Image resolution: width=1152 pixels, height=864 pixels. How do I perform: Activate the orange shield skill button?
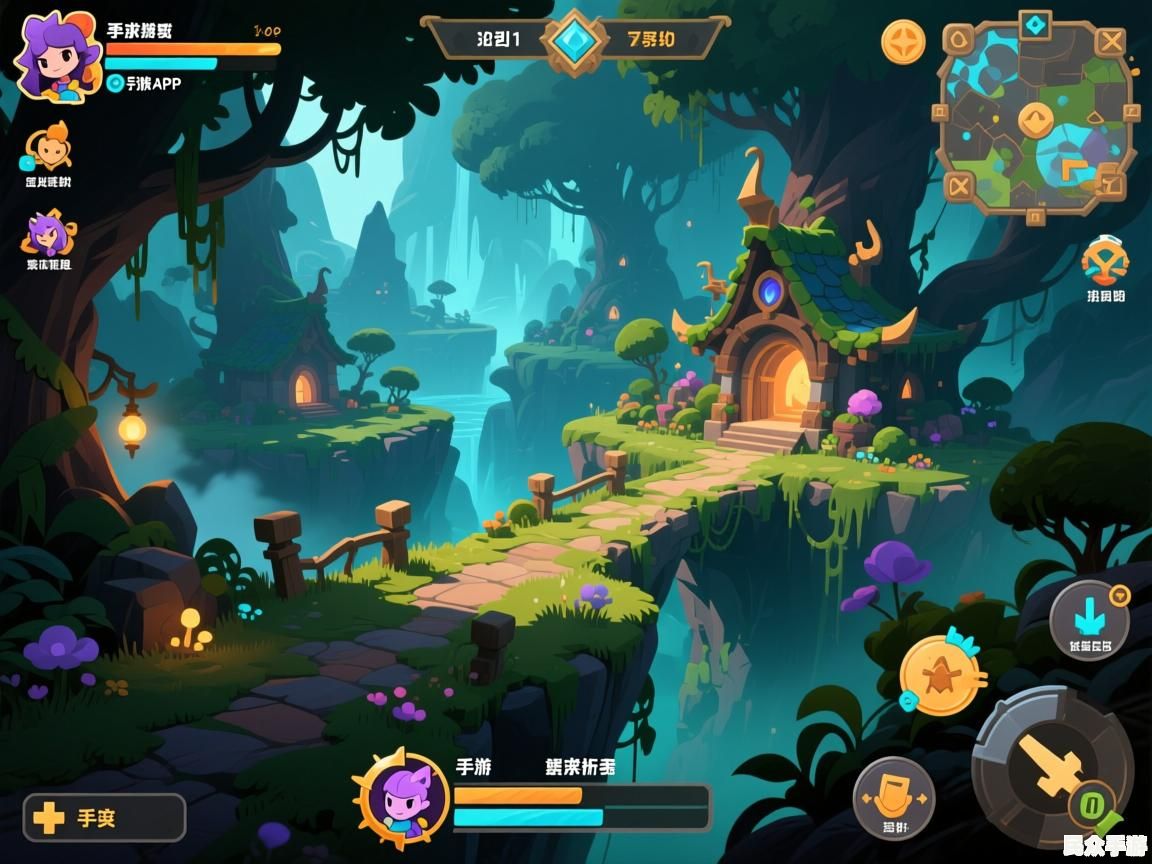click(x=894, y=796)
